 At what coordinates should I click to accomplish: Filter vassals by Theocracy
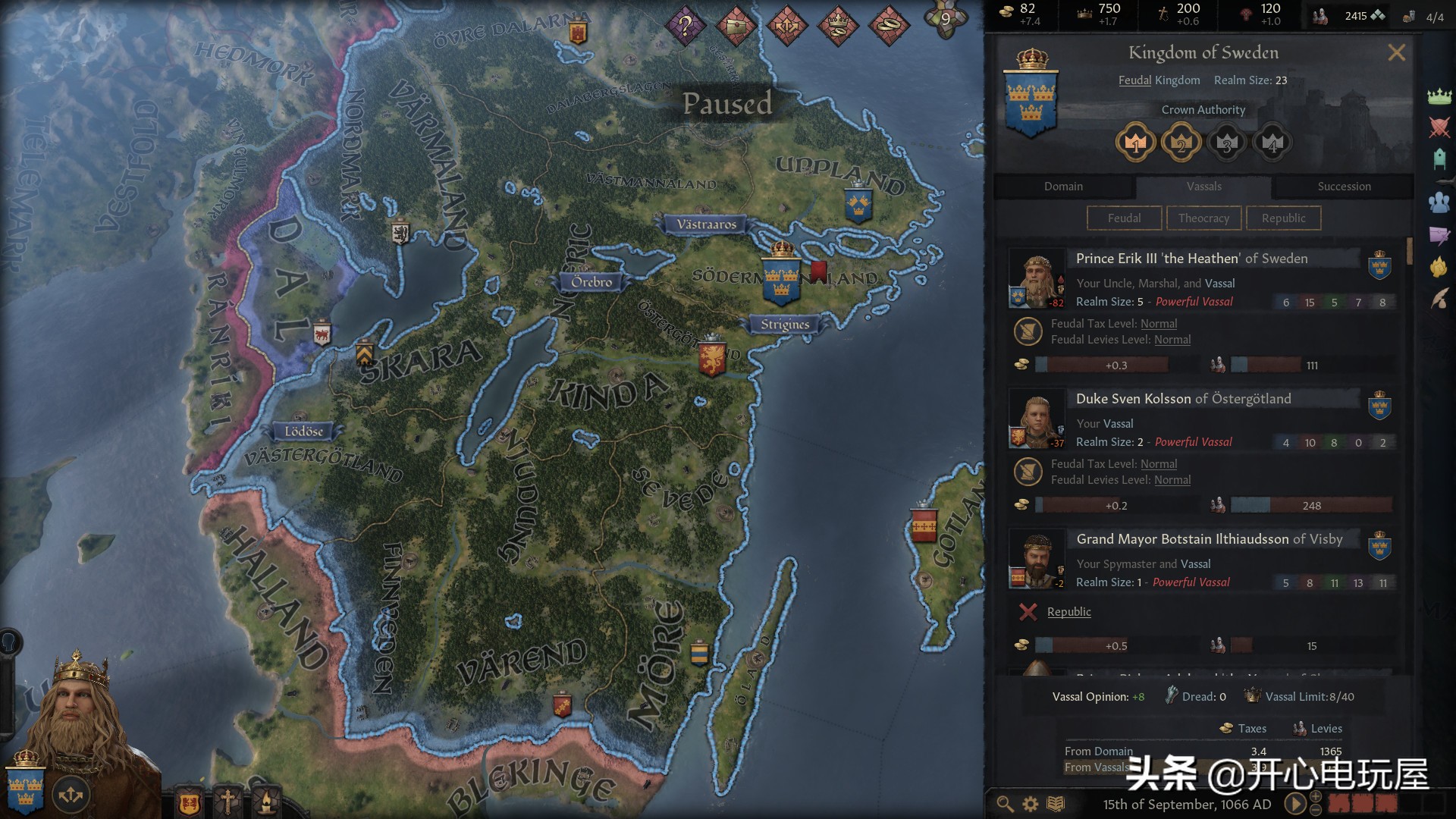click(x=1203, y=218)
